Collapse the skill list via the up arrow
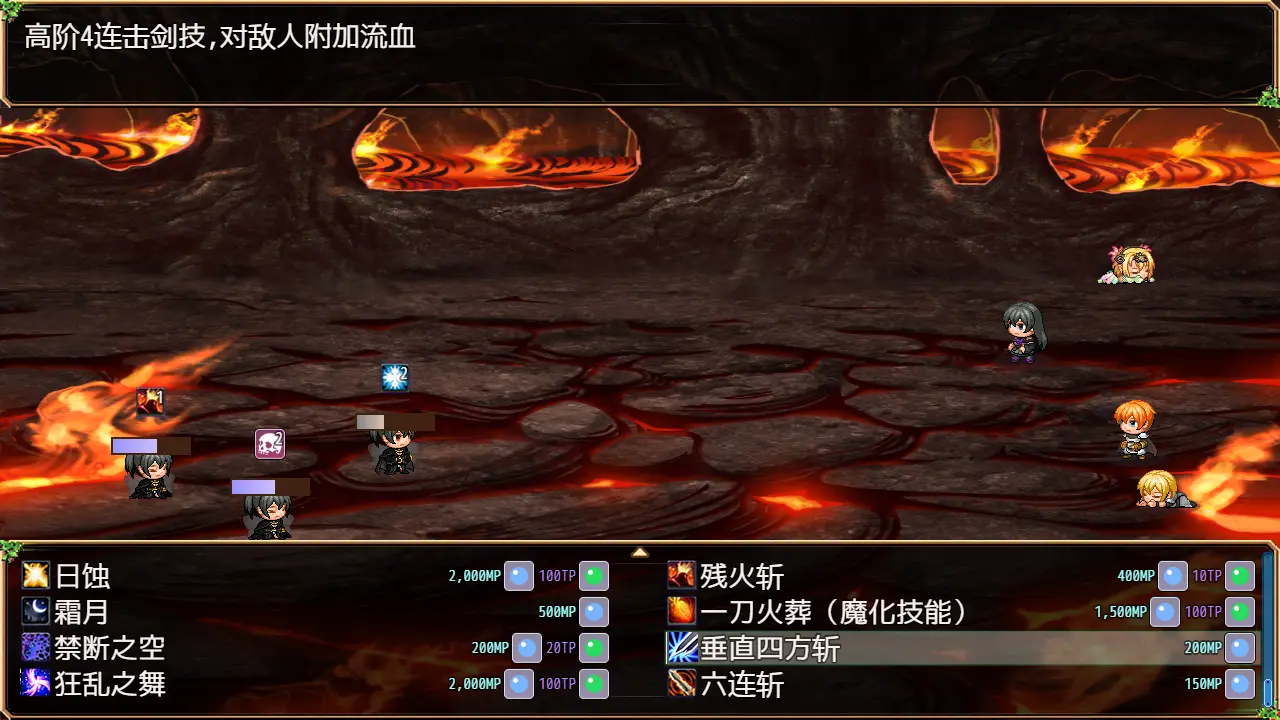This screenshot has width=1280, height=720. coord(640,551)
